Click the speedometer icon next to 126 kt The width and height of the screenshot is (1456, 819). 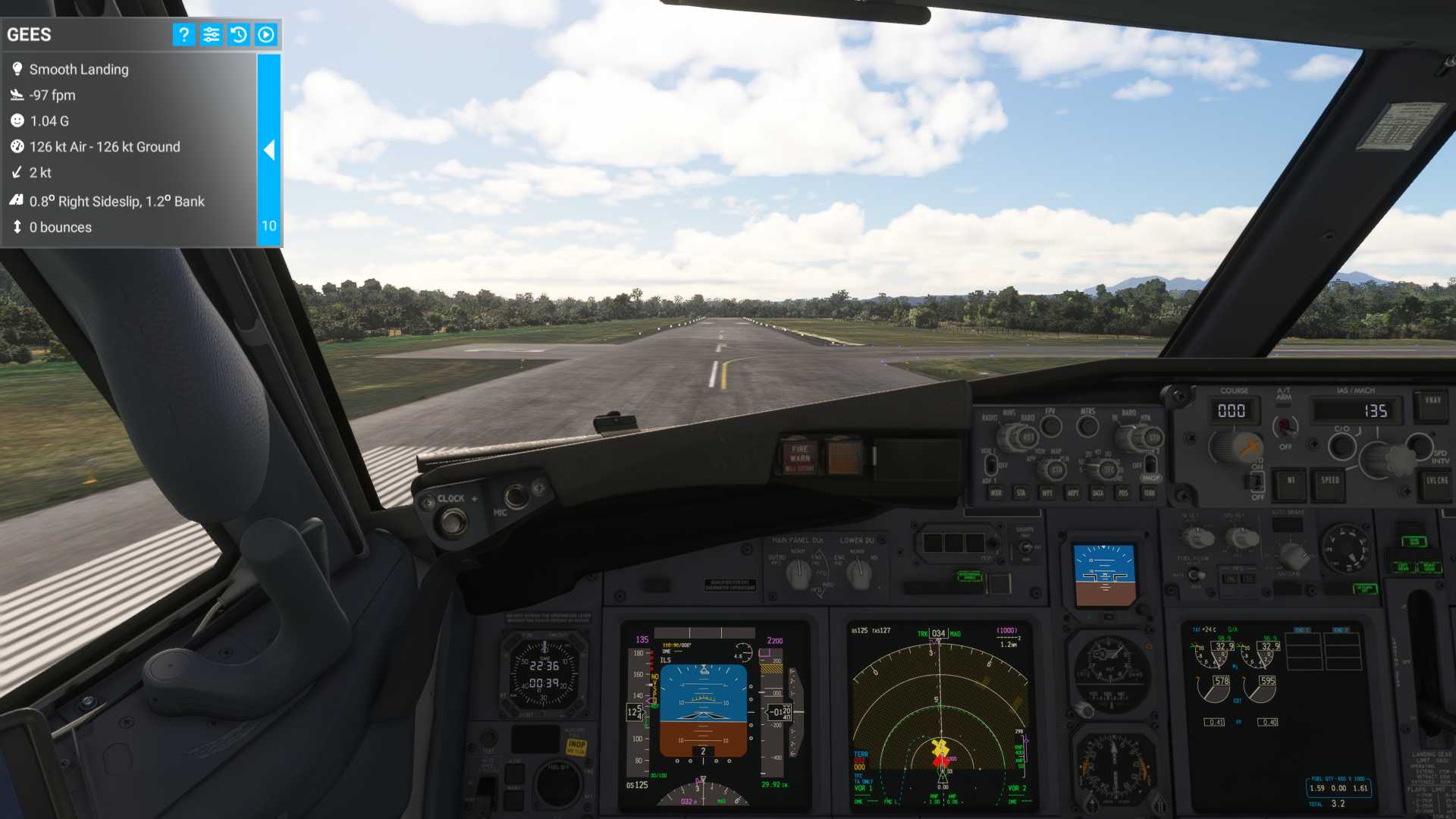click(x=17, y=146)
